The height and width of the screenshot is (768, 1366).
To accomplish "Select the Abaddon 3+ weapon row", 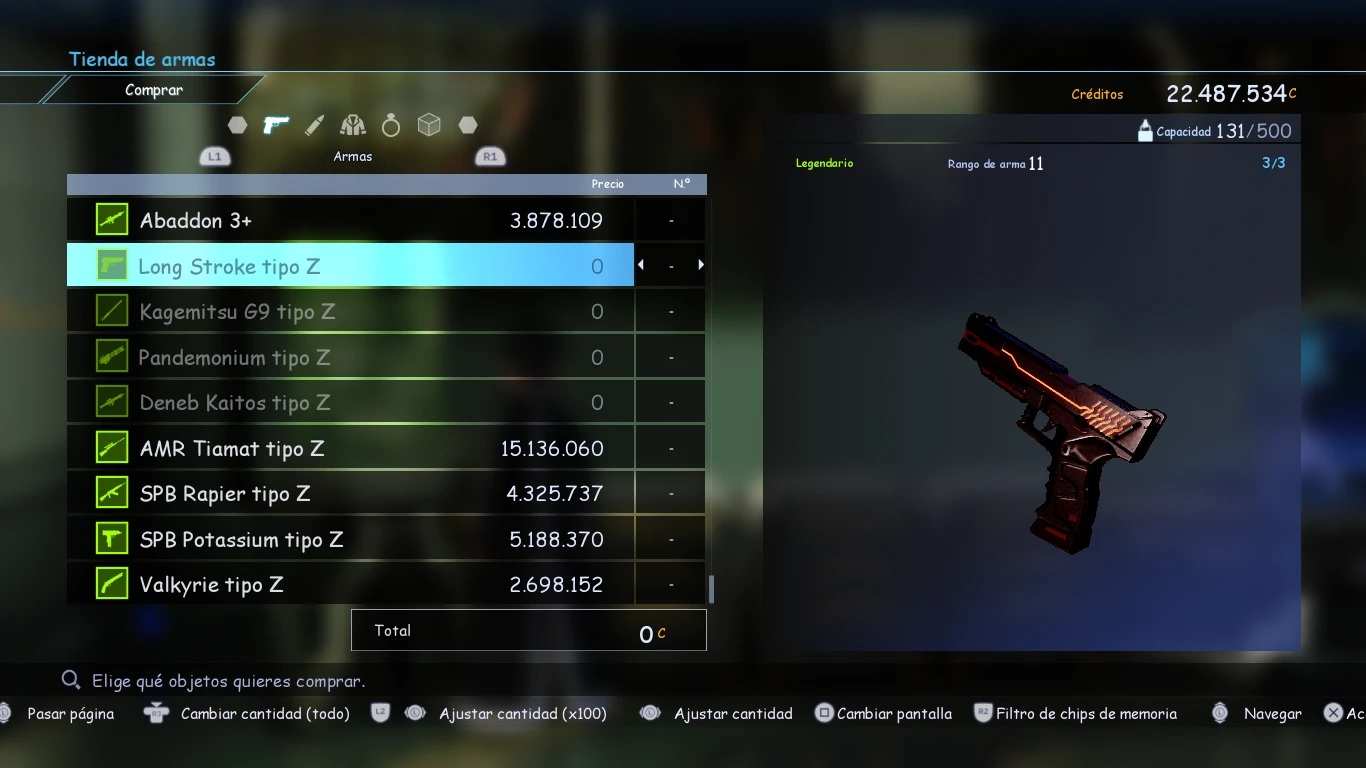I will pos(350,220).
